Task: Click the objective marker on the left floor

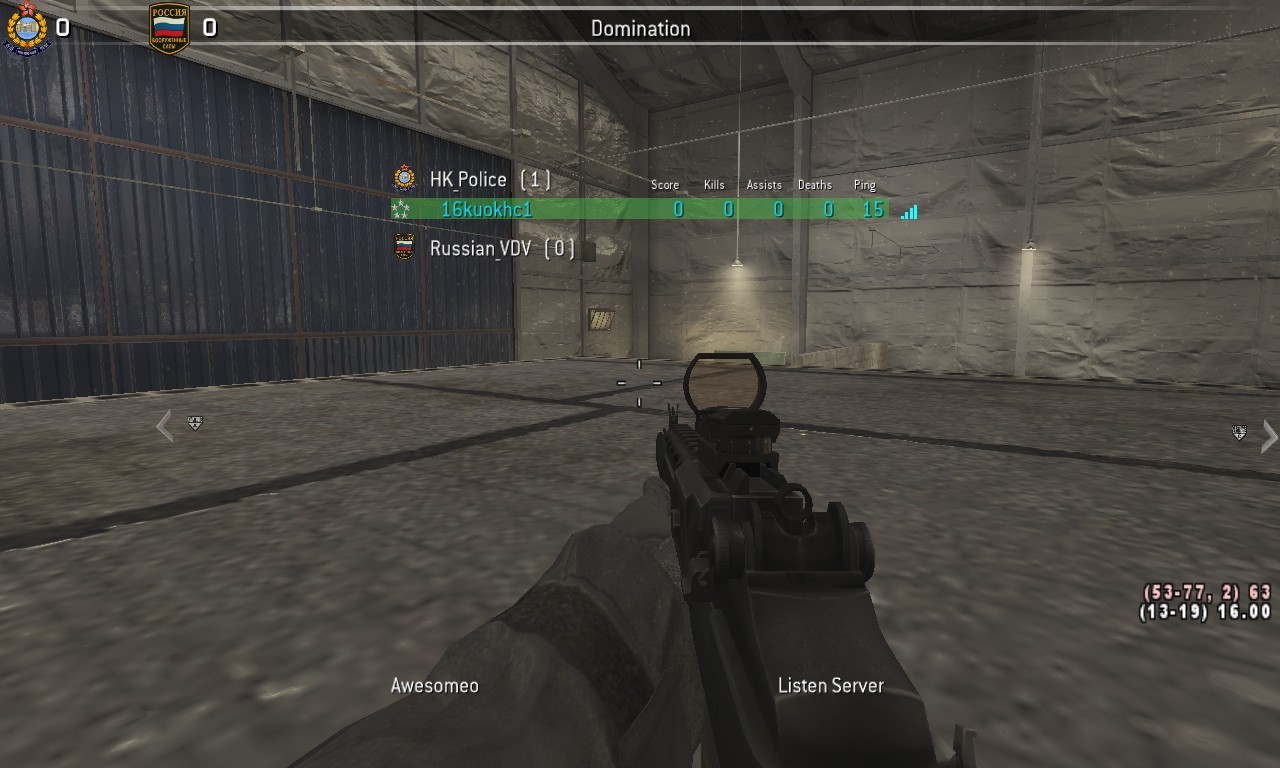Action: coord(196,424)
